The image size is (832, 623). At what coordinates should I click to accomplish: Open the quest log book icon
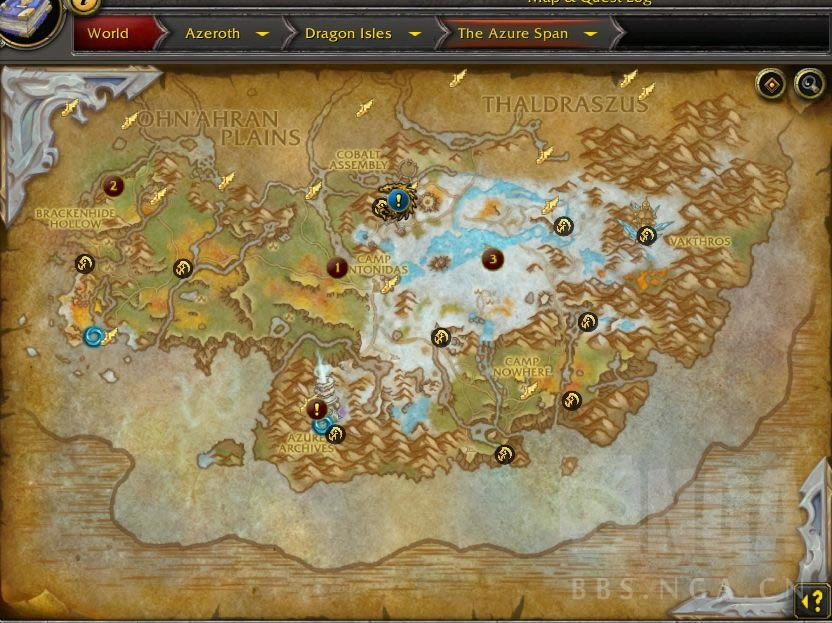[28, 20]
